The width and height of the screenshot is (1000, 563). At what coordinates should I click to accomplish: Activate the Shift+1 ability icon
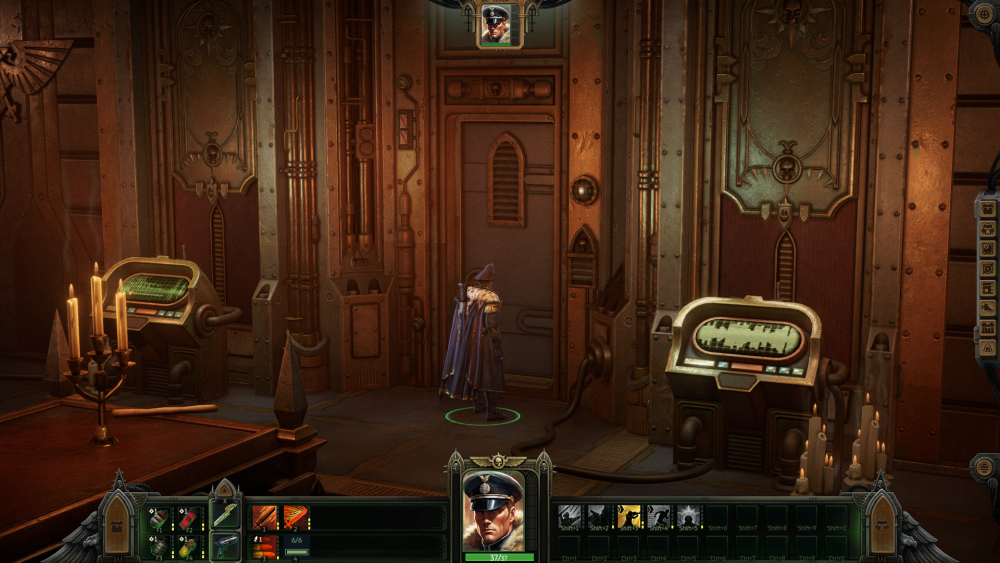569,517
